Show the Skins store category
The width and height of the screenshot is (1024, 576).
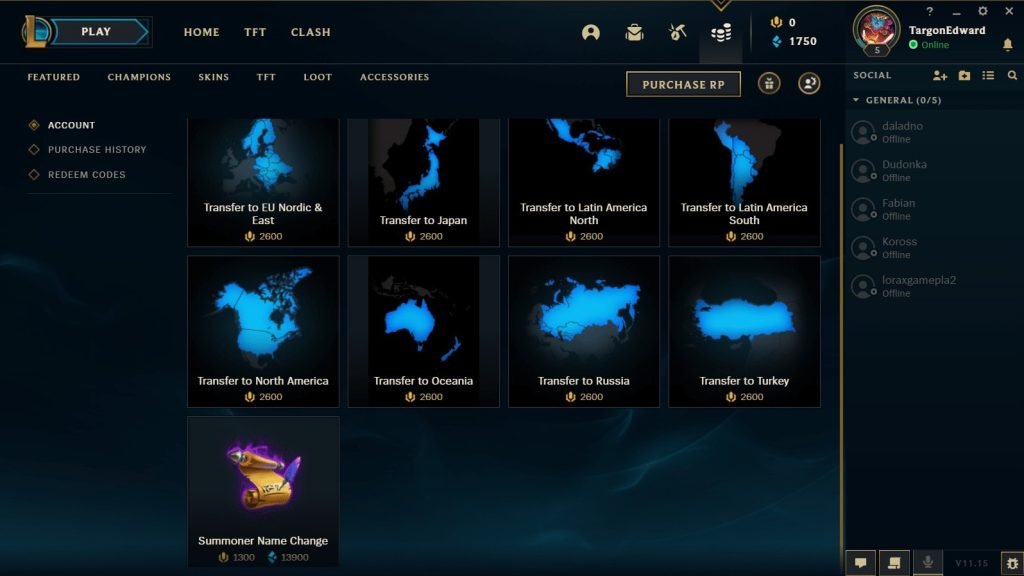coord(213,77)
